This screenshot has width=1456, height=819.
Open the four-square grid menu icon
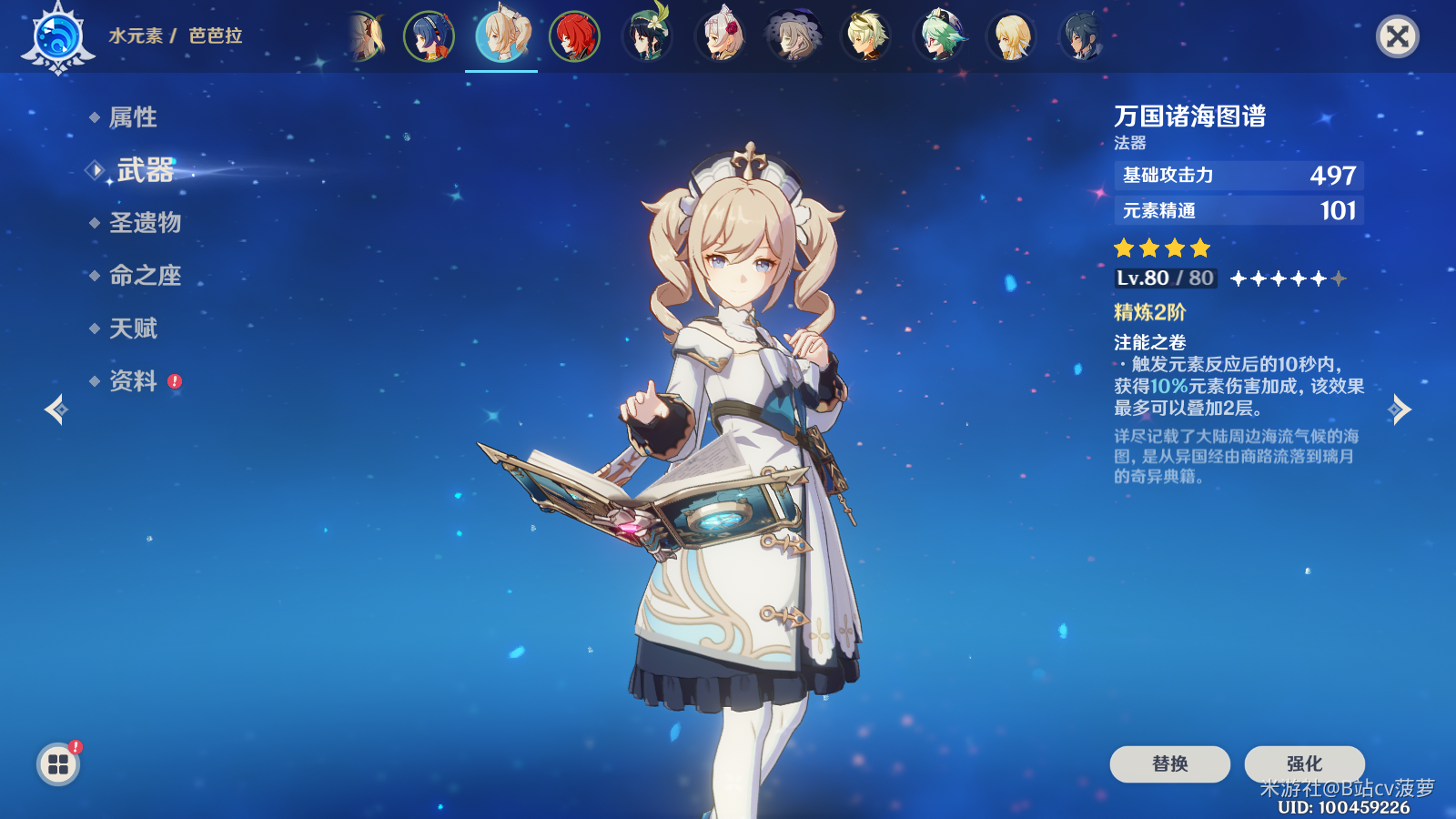point(58,763)
